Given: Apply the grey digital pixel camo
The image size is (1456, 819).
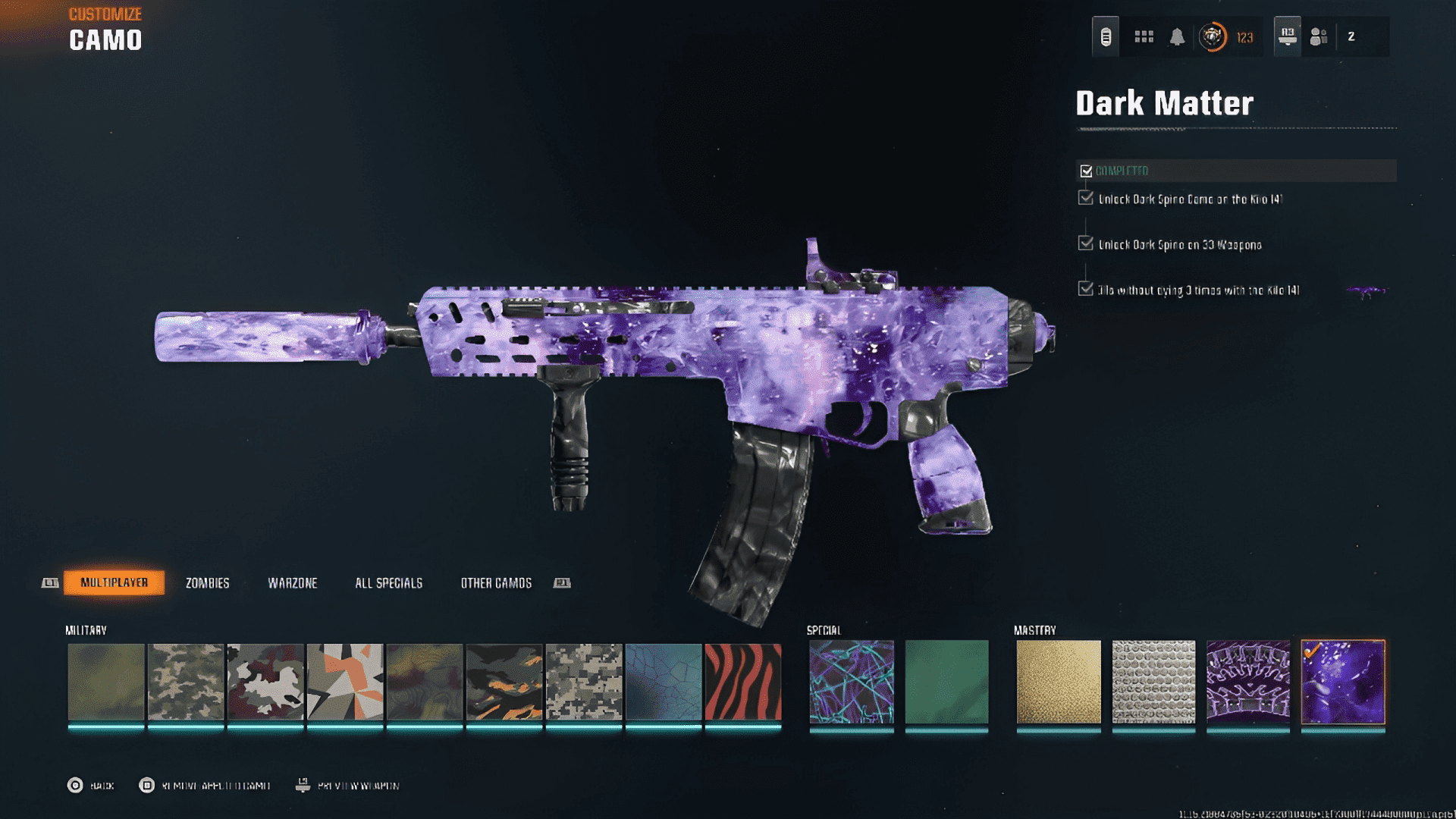Looking at the screenshot, I should 584,682.
